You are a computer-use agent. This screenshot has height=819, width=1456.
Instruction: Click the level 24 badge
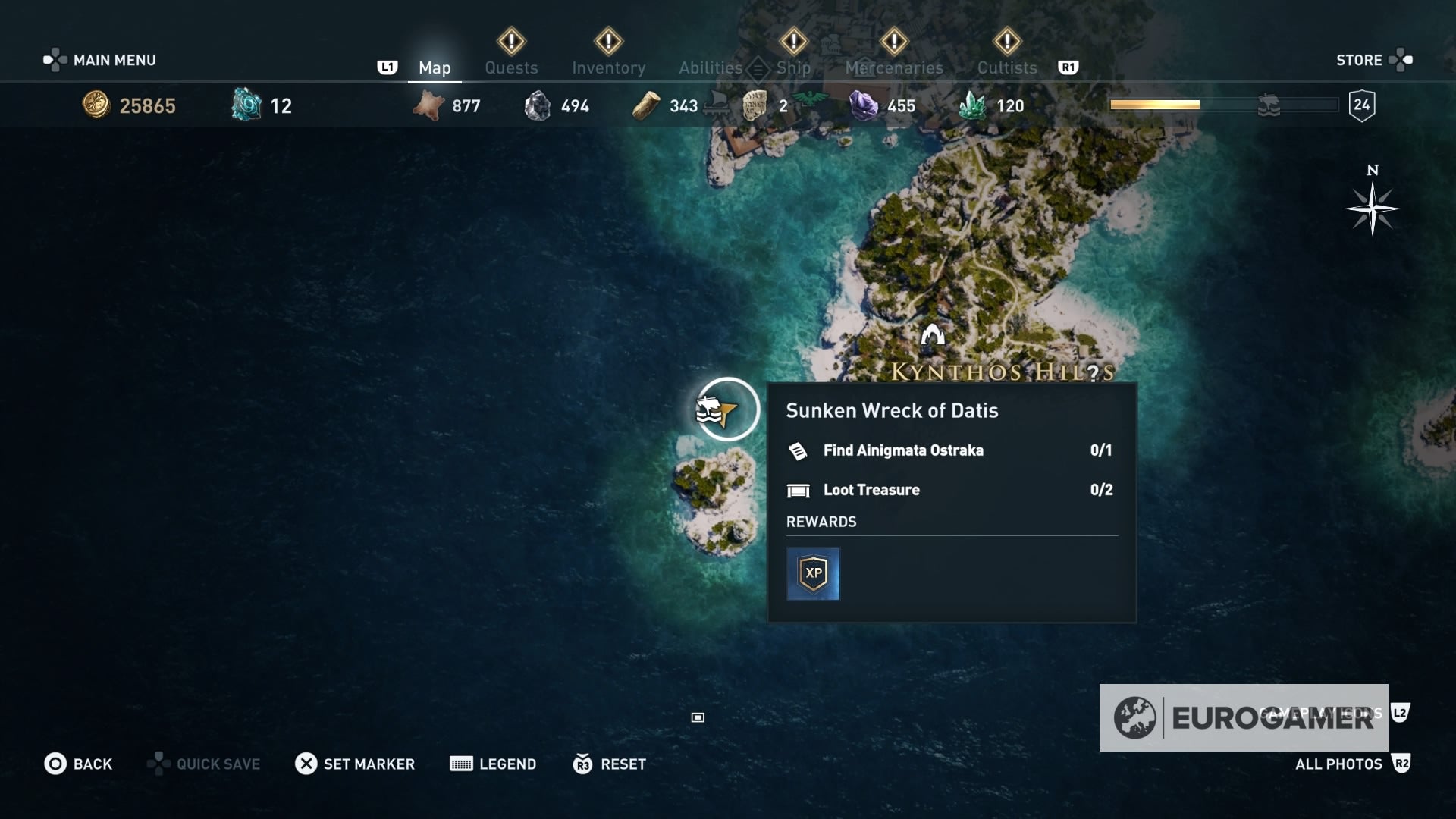coord(1363,106)
